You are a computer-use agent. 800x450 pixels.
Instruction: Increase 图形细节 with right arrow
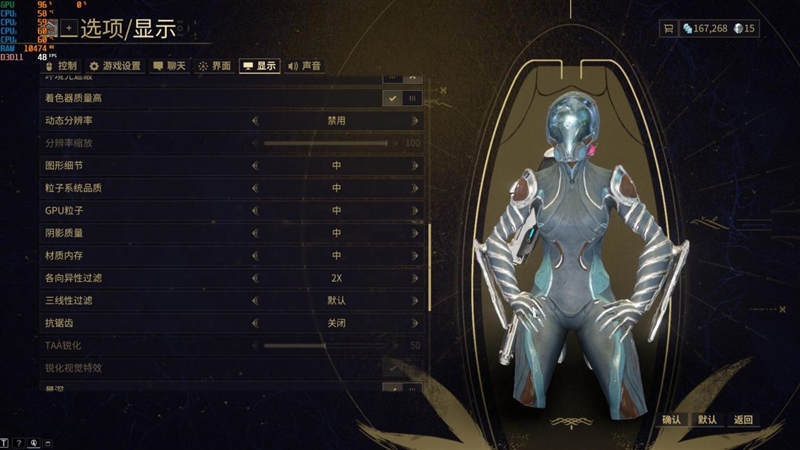click(x=415, y=165)
